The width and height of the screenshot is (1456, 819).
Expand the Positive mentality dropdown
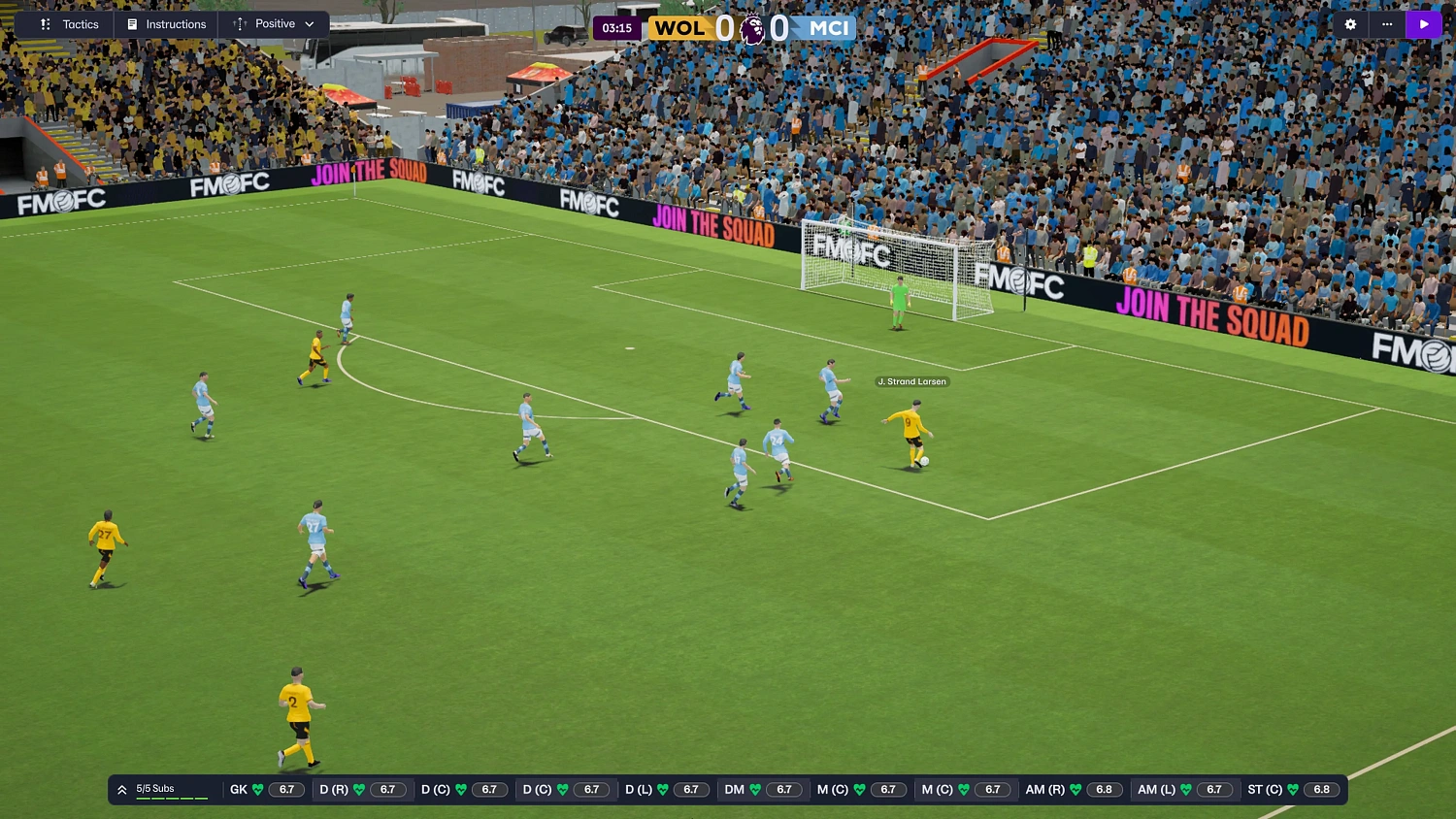(308, 24)
